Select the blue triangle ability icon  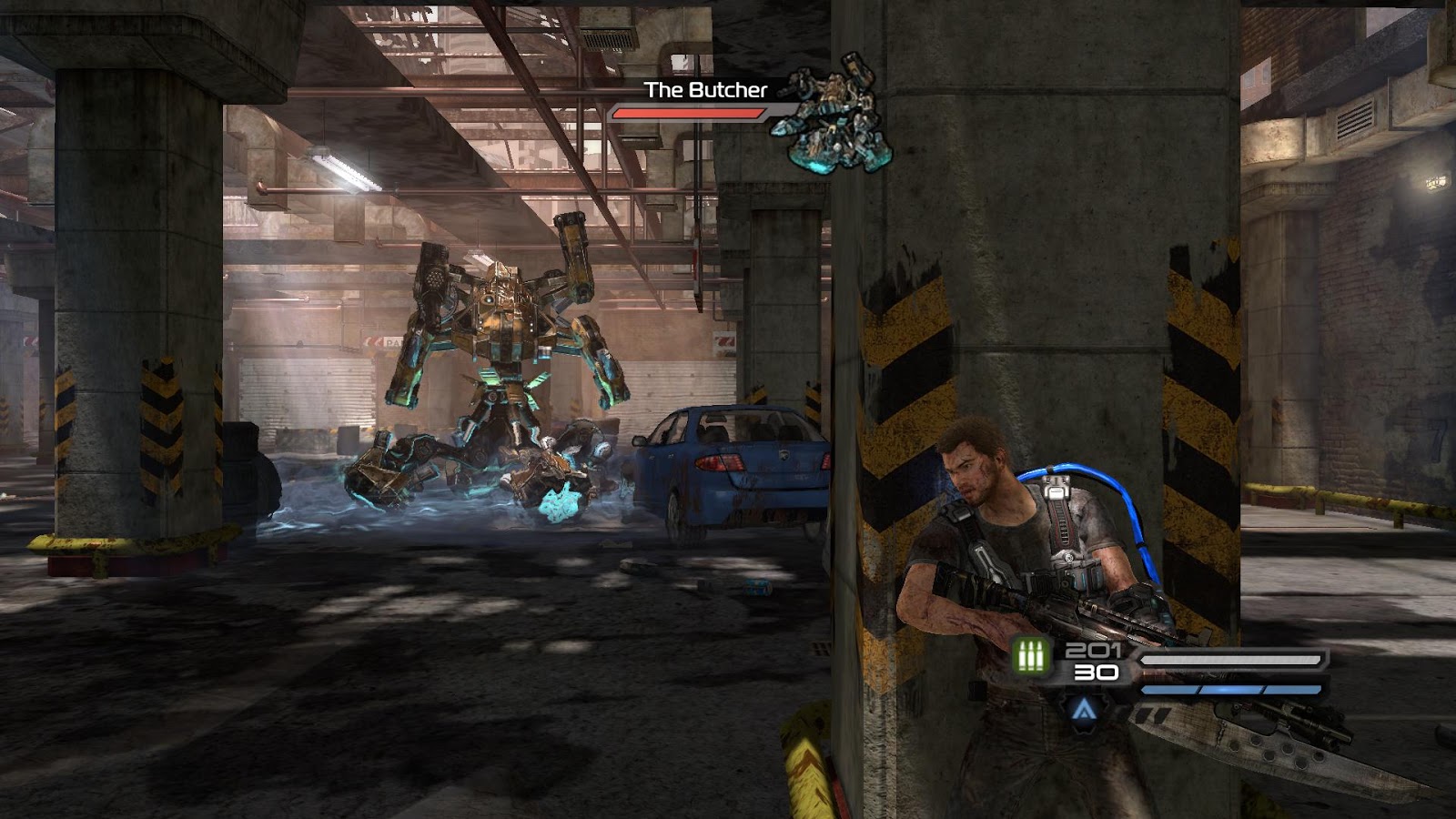click(x=1082, y=710)
